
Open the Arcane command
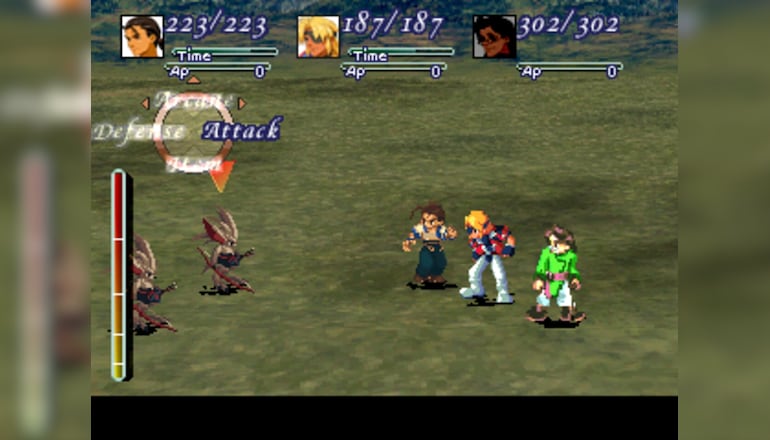[193, 101]
